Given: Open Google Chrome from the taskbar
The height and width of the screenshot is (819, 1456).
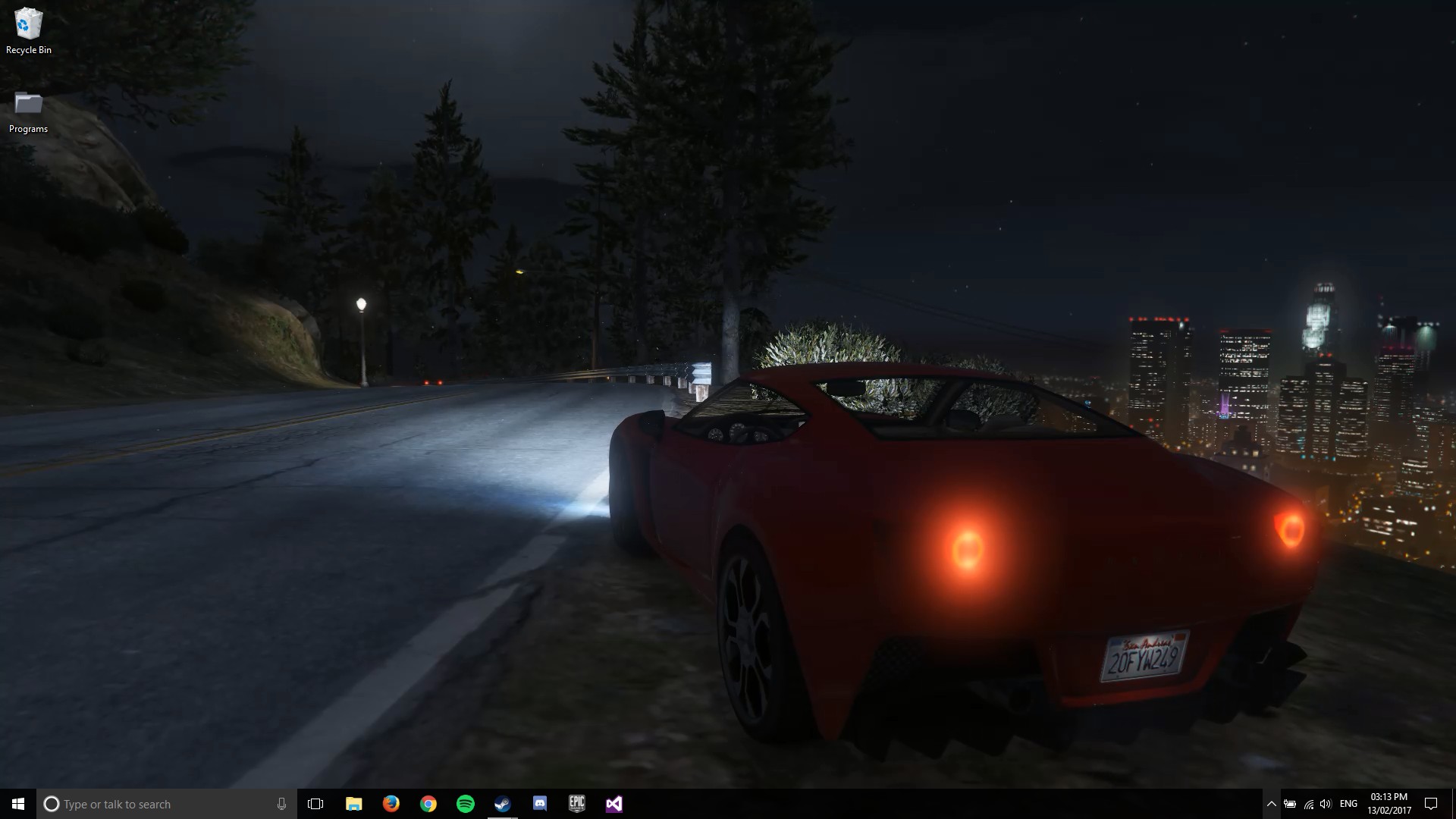Looking at the screenshot, I should point(428,803).
